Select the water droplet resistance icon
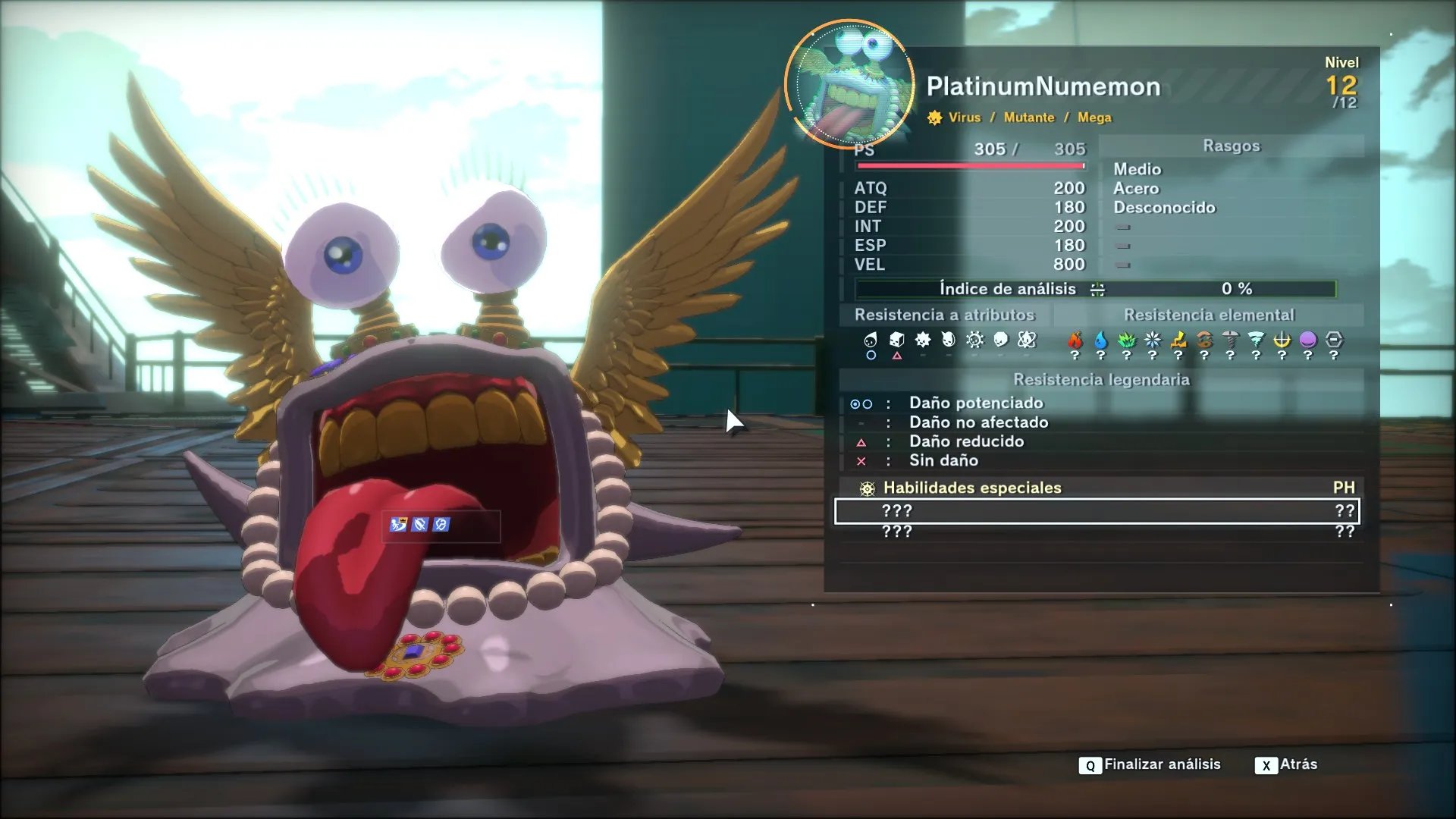This screenshot has width=1456, height=819. click(x=1100, y=340)
